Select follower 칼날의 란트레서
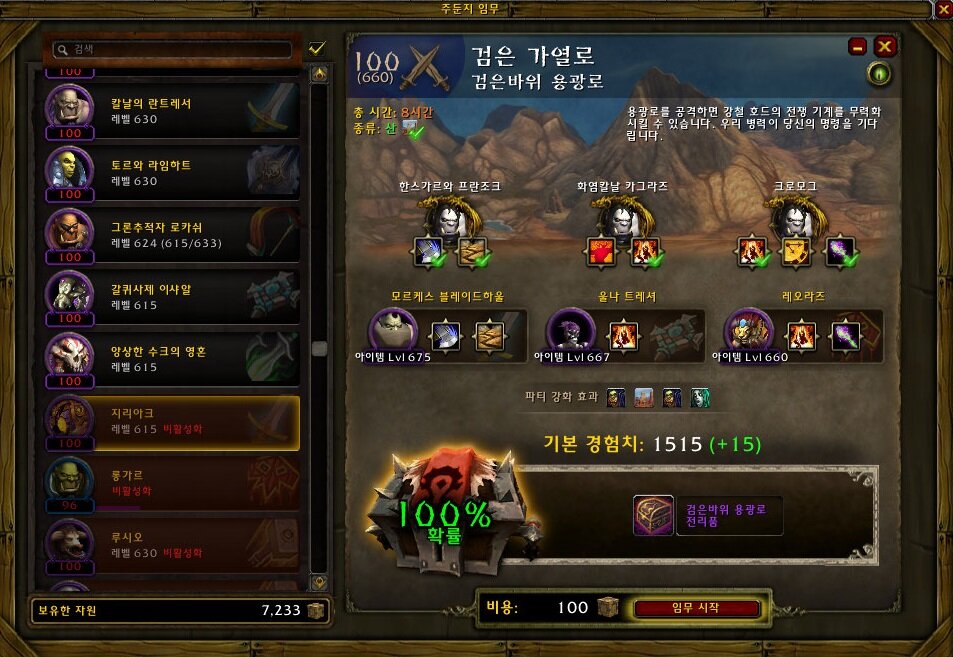 (172, 111)
